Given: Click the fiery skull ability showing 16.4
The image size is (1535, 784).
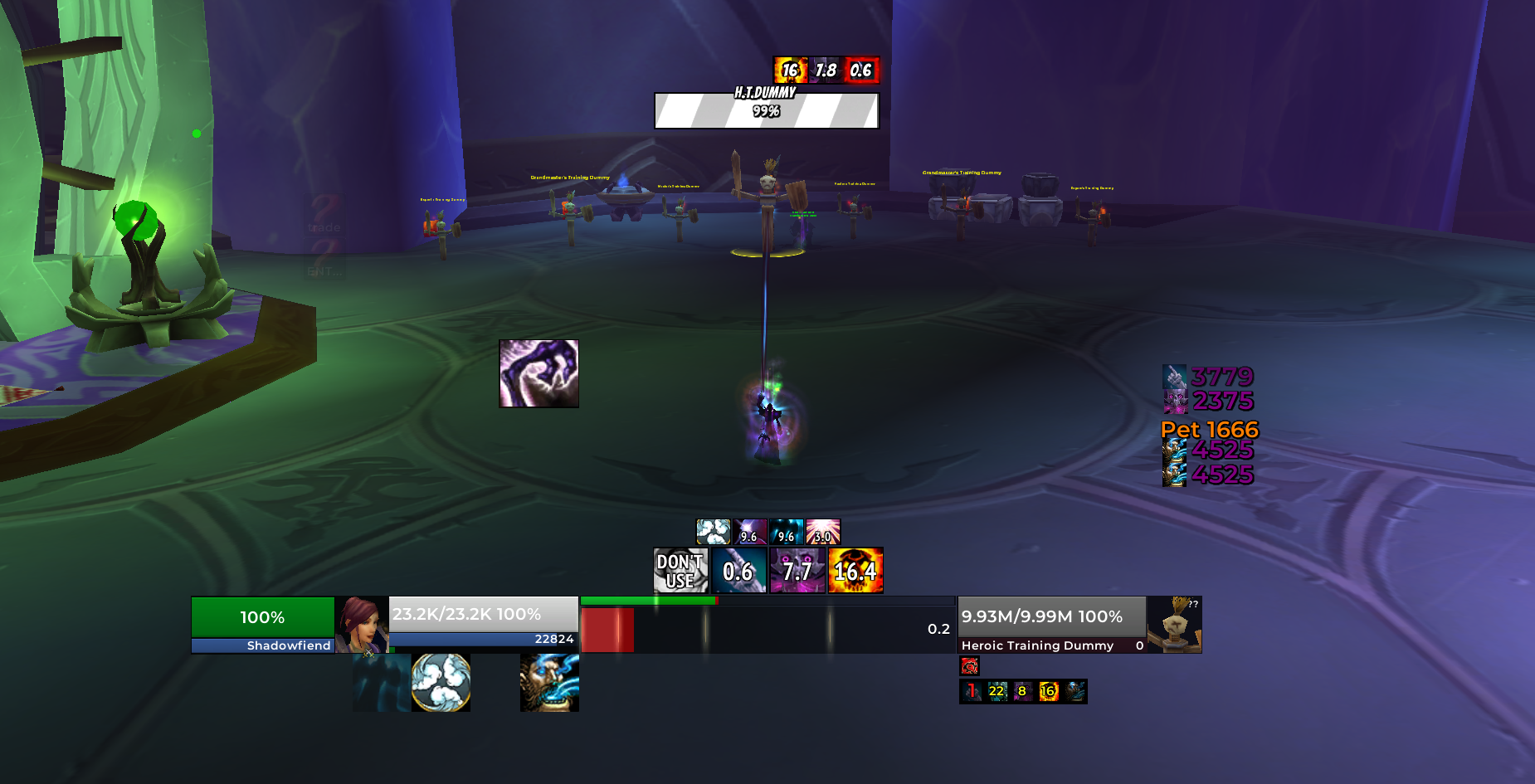Looking at the screenshot, I should (855, 571).
